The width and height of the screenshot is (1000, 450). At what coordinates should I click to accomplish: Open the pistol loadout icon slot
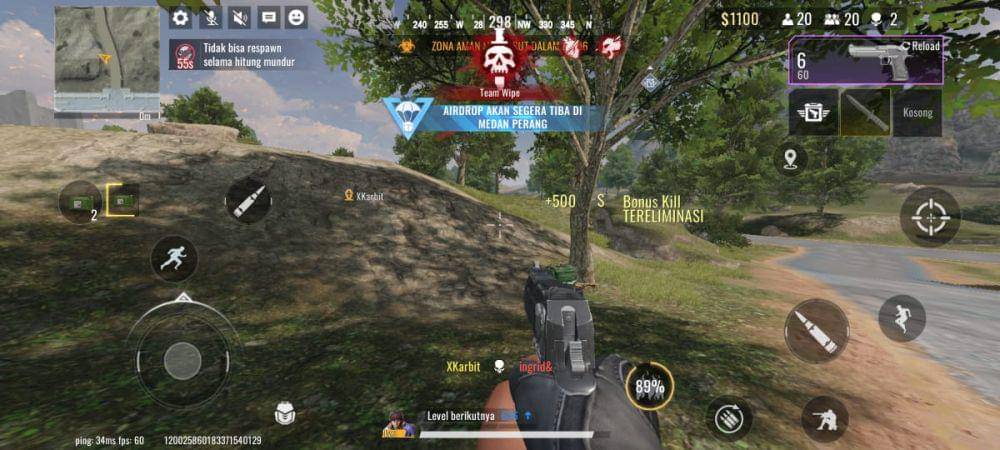813,113
